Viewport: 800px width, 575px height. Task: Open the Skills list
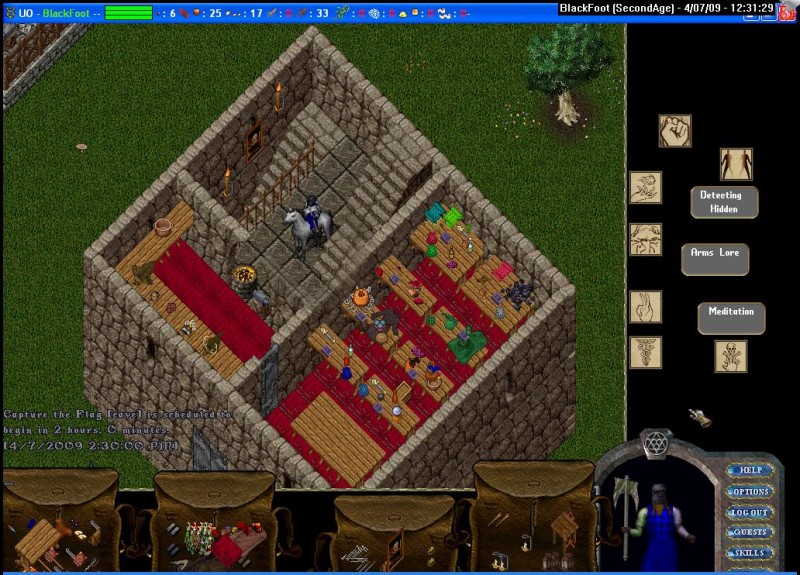pos(750,553)
